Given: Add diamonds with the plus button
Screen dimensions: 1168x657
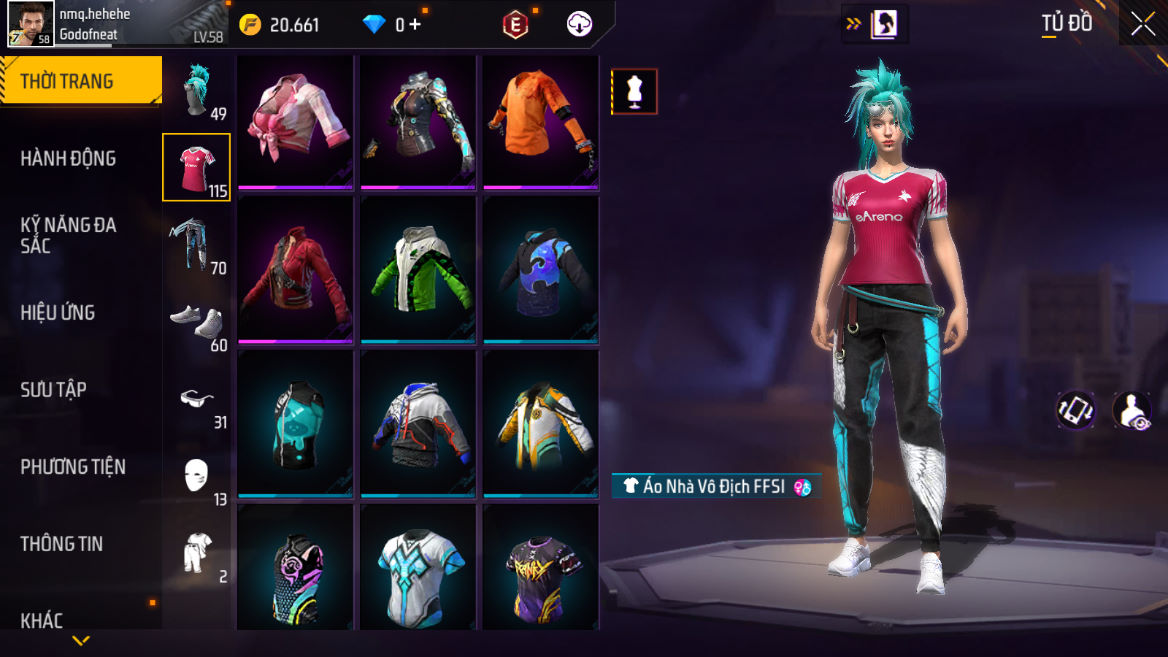Looking at the screenshot, I should tap(414, 24).
